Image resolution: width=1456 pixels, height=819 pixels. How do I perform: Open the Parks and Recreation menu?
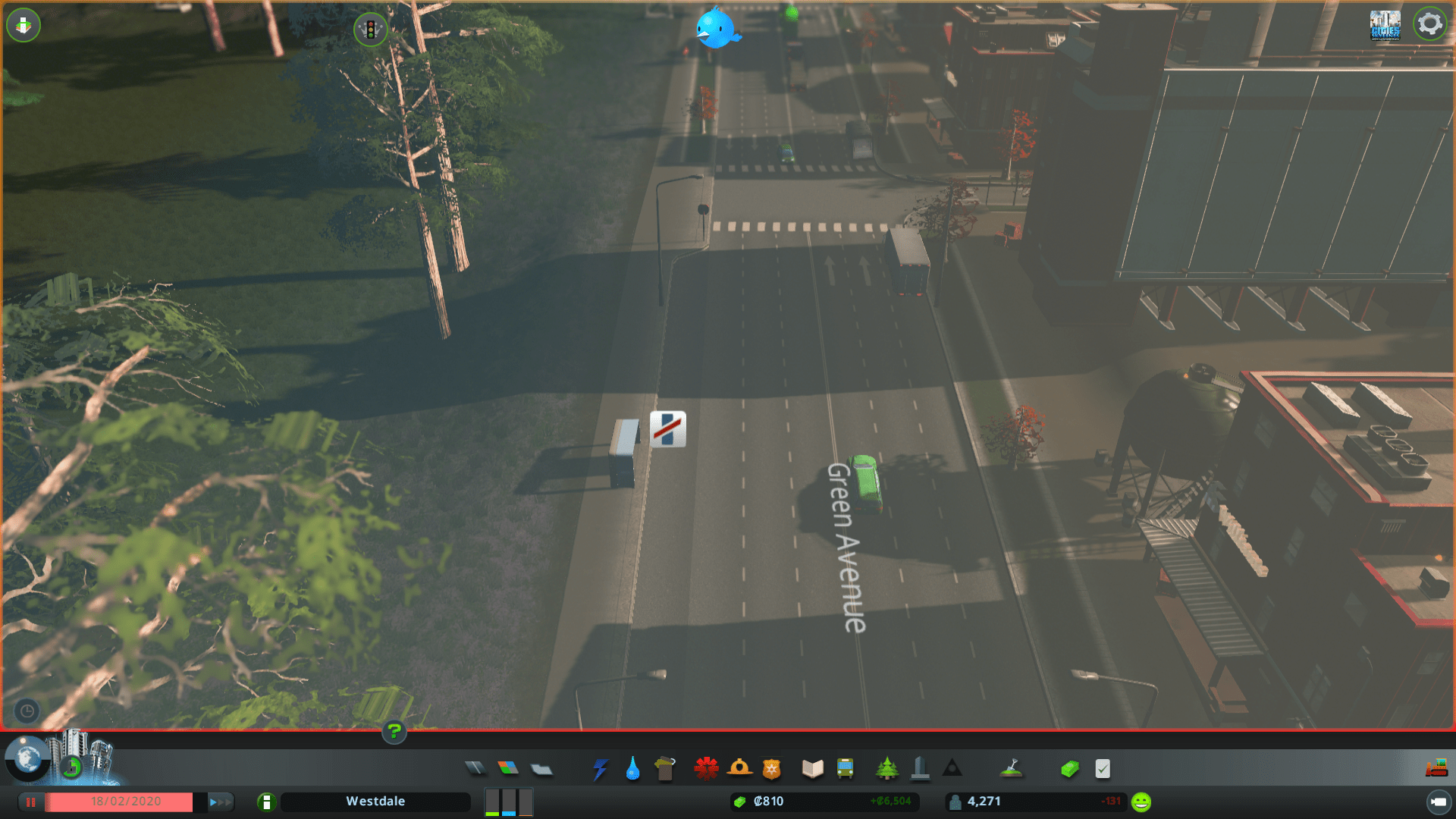[x=887, y=768]
